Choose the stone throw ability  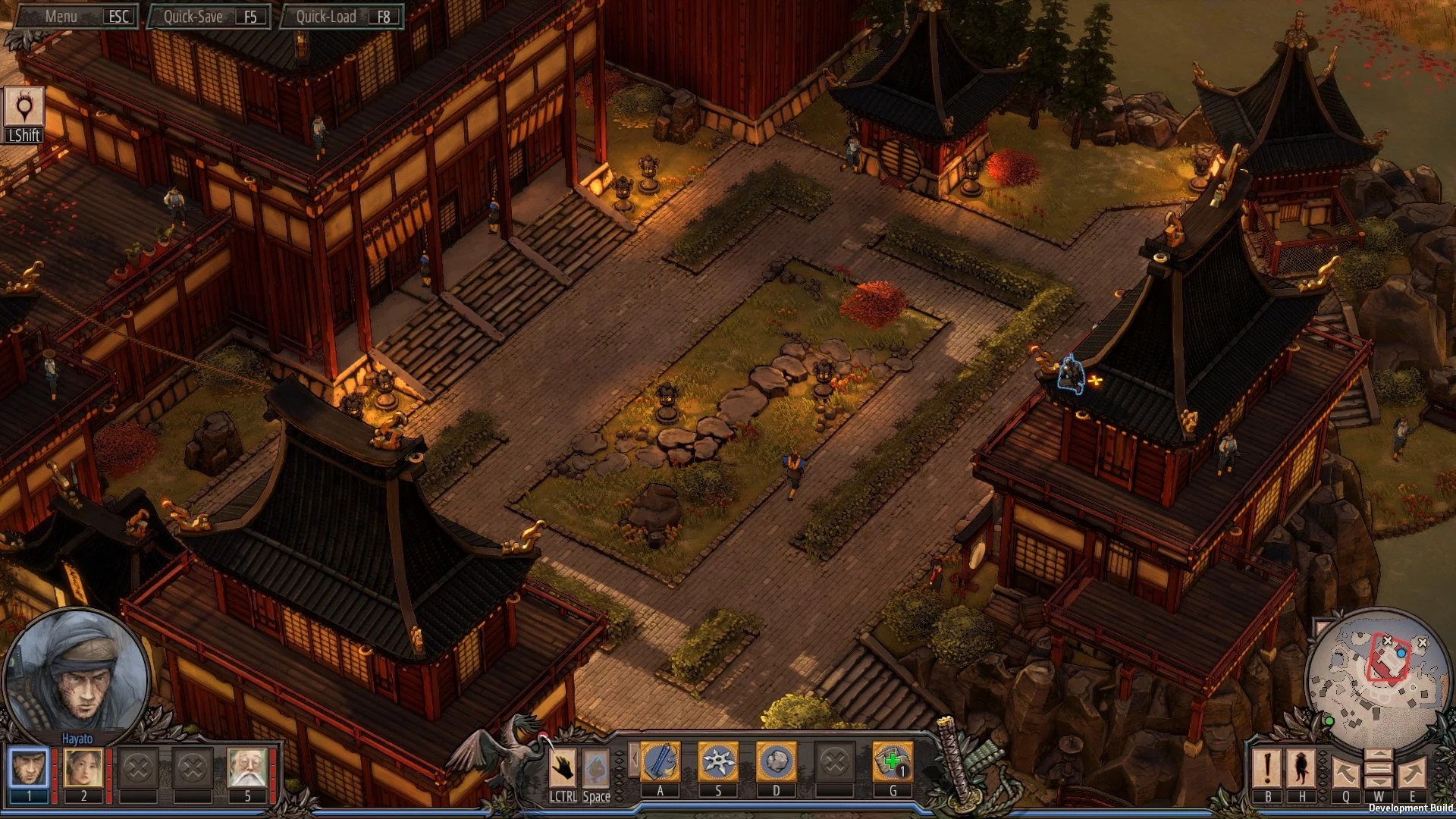click(x=776, y=761)
